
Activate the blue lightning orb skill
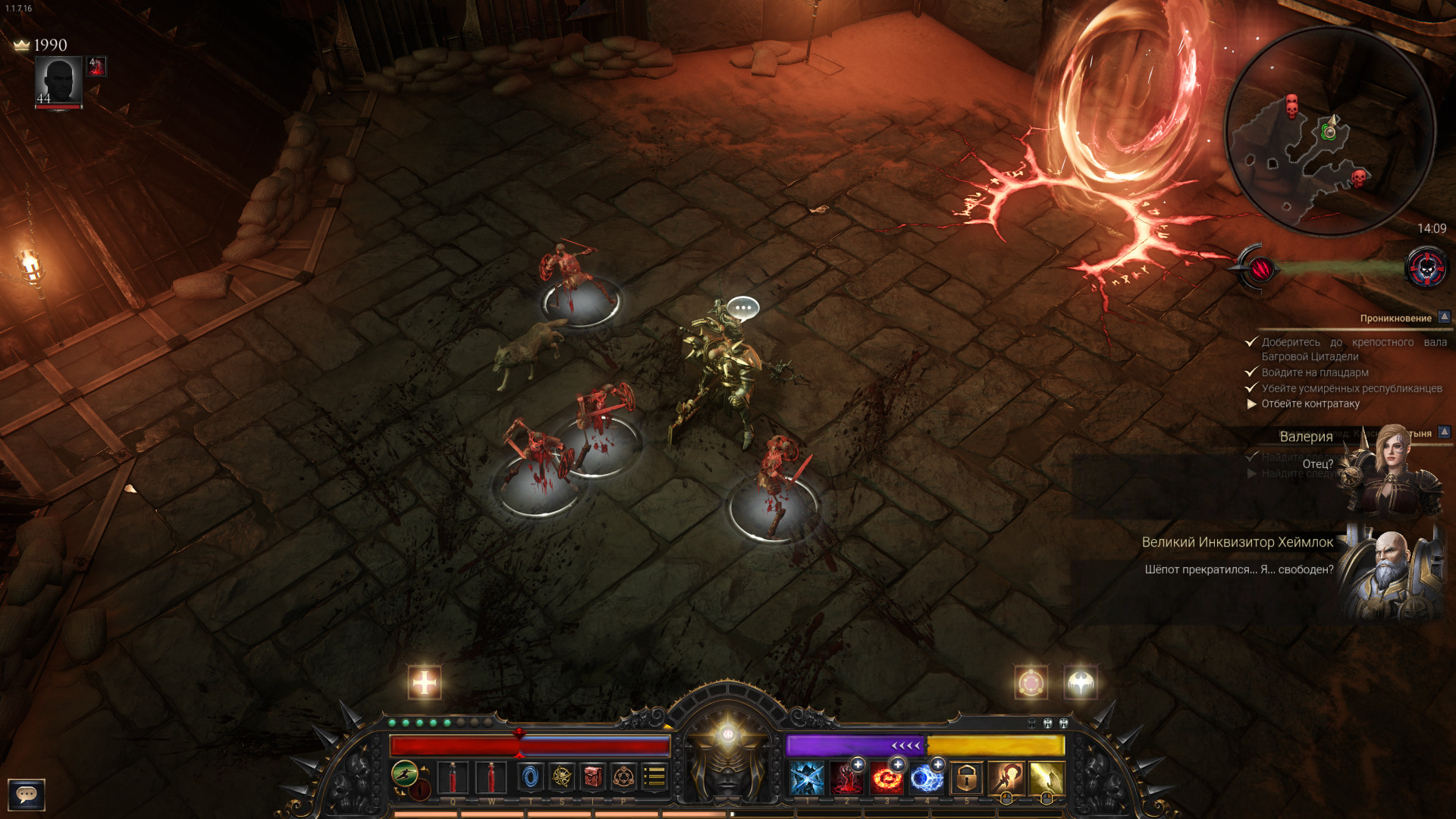click(x=926, y=779)
